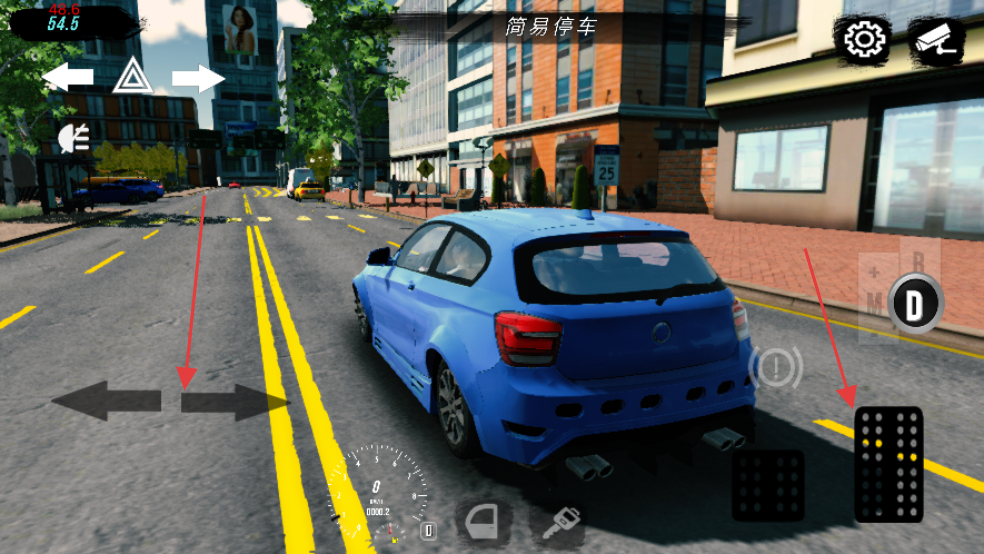
Task: Open the settings gear menu
Action: click(862, 39)
